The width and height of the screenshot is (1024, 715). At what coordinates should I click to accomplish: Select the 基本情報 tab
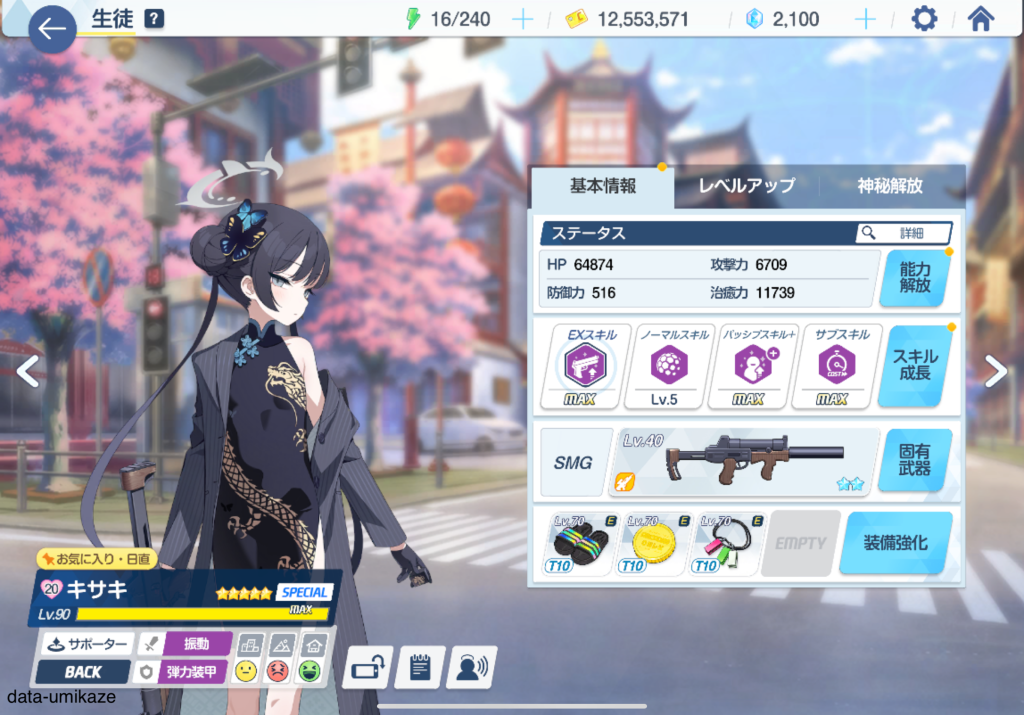click(603, 186)
